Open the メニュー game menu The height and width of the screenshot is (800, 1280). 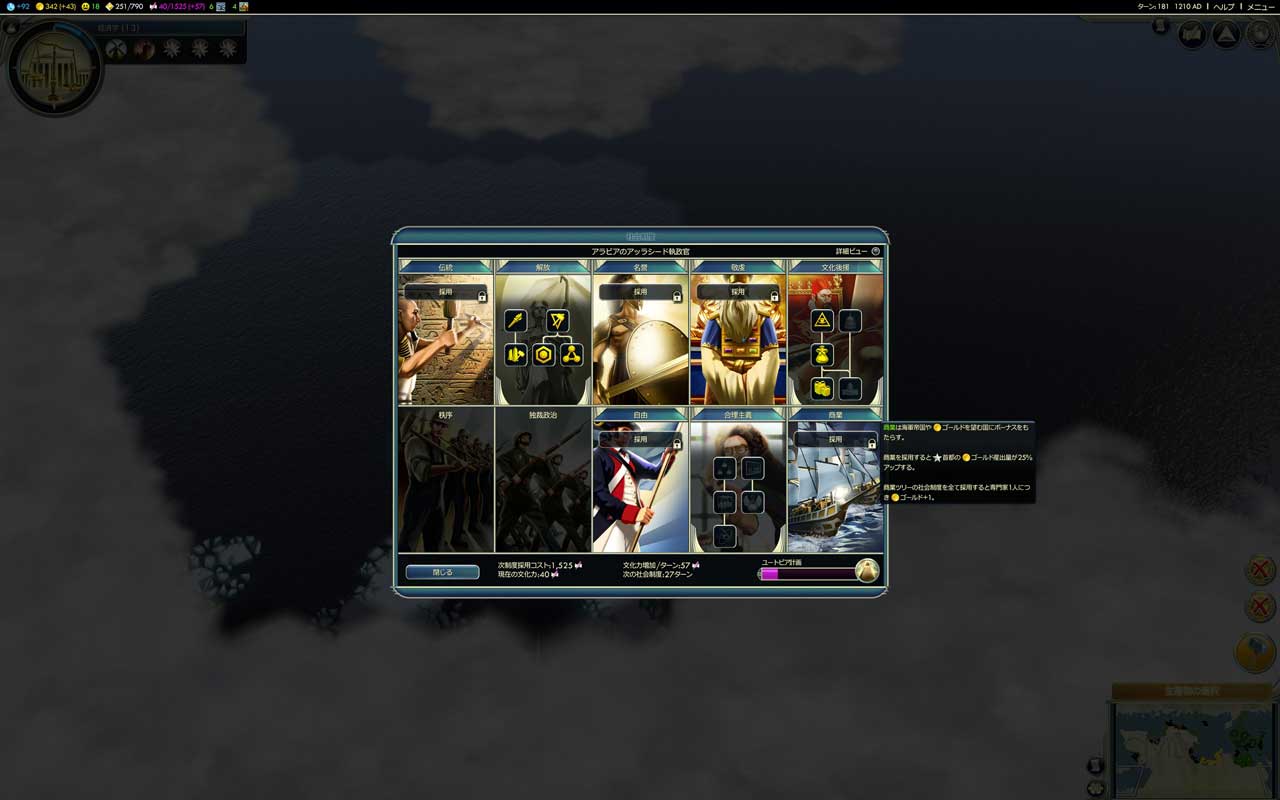click(x=1260, y=6)
